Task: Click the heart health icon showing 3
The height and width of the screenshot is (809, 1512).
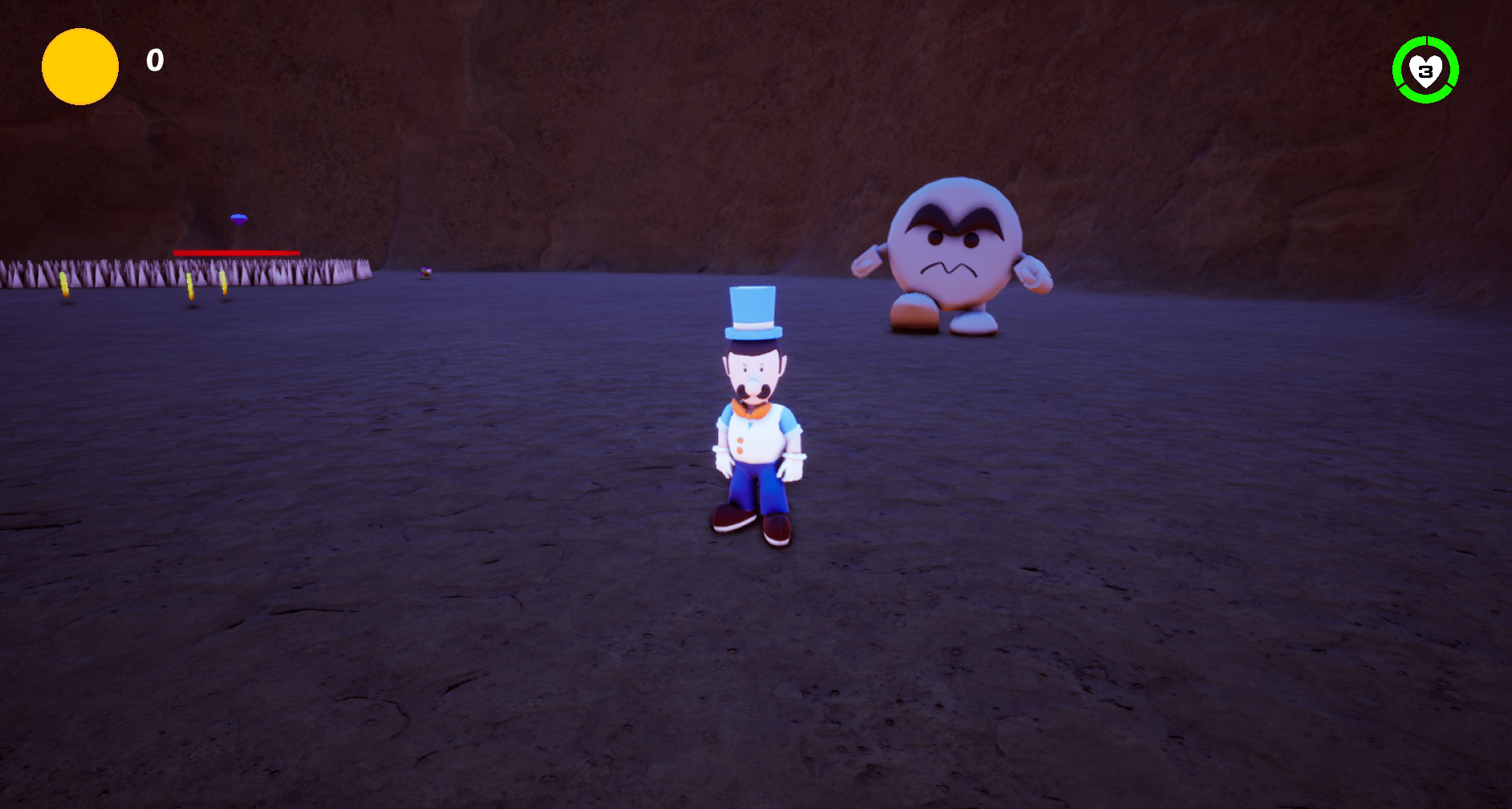Action: point(1427,70)
